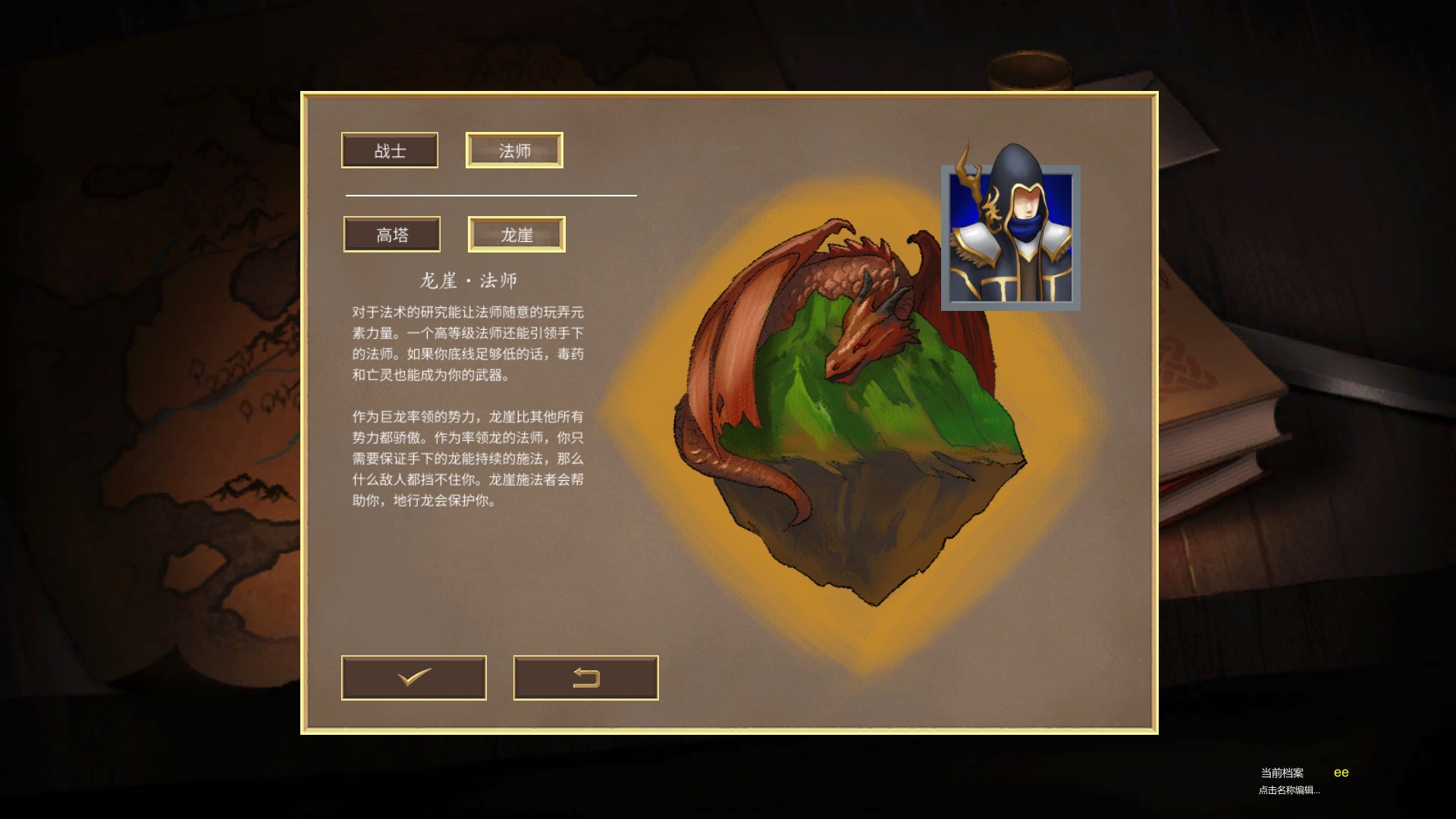Click the faction description paragraph text
1456x819 pixels.
coord(466,459)
